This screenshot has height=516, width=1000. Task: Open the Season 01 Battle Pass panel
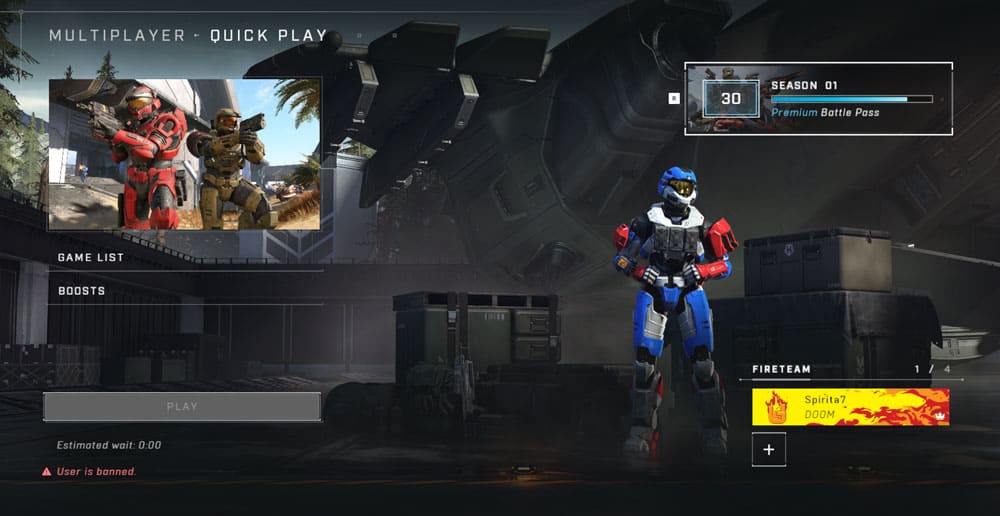pos(818,98)
